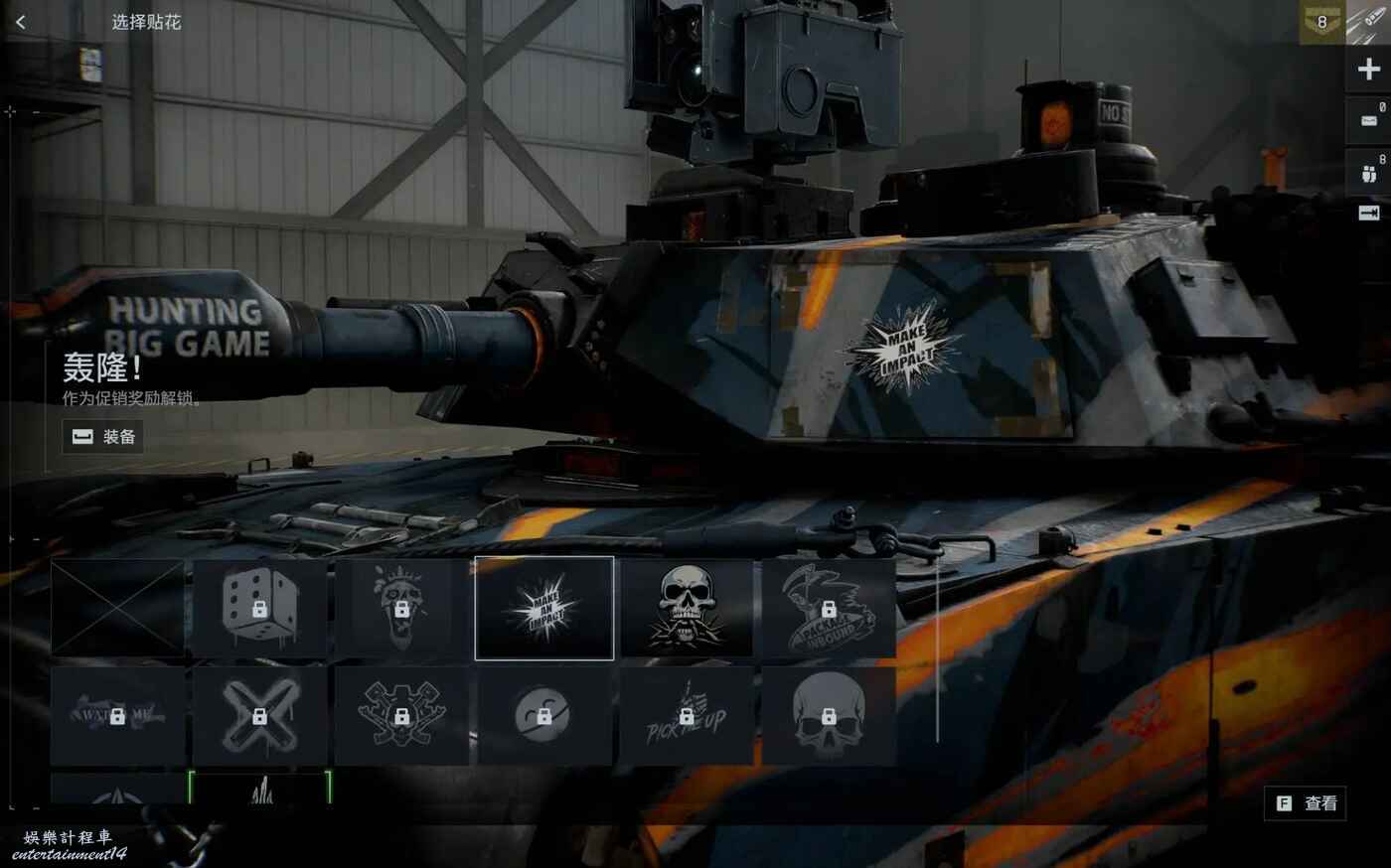This screenshot has width=1391, height=868.
Task: Choose the locked crossed X decal
Action: (259, 715)
